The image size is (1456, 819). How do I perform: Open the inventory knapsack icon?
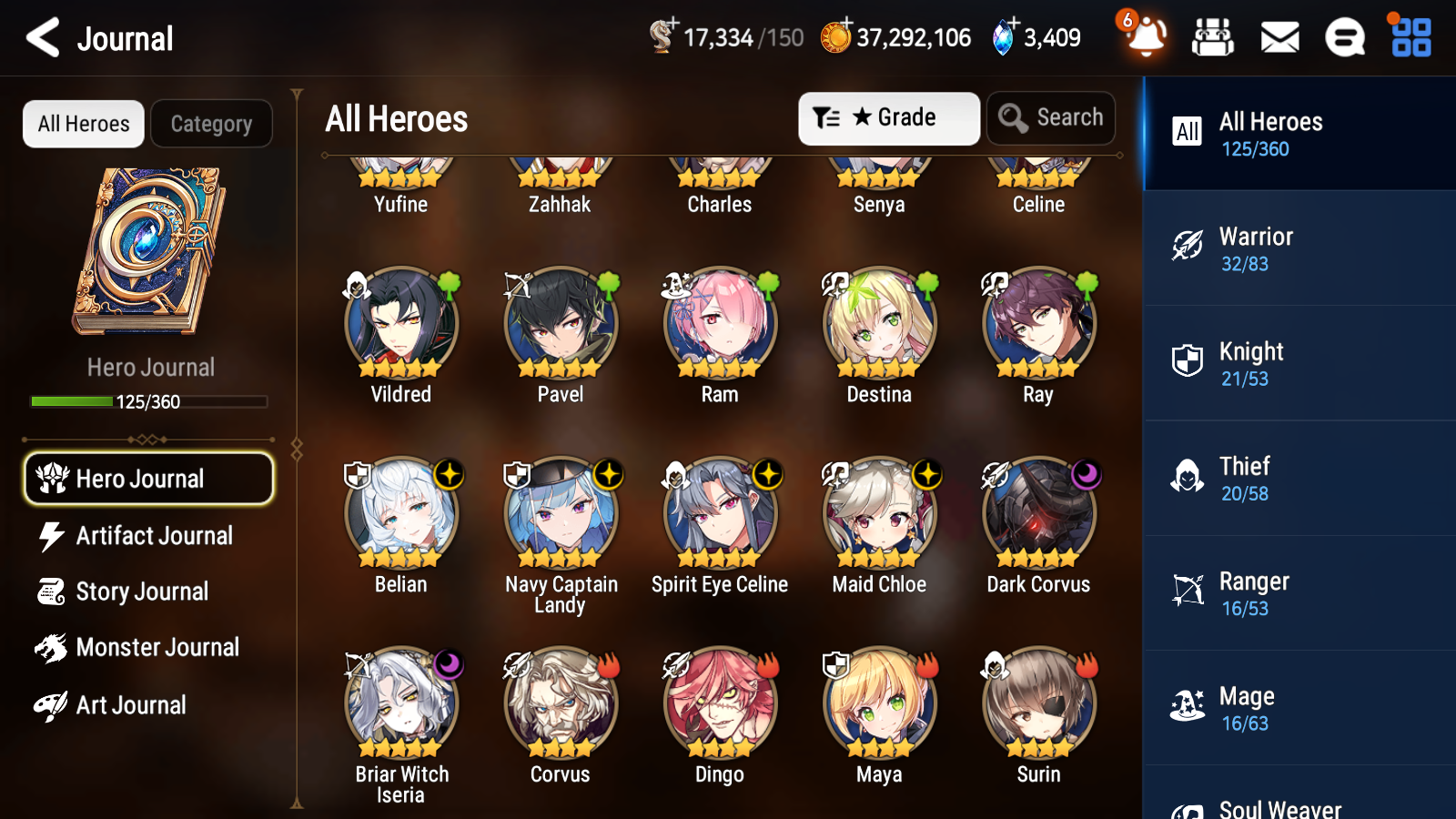1213,37
